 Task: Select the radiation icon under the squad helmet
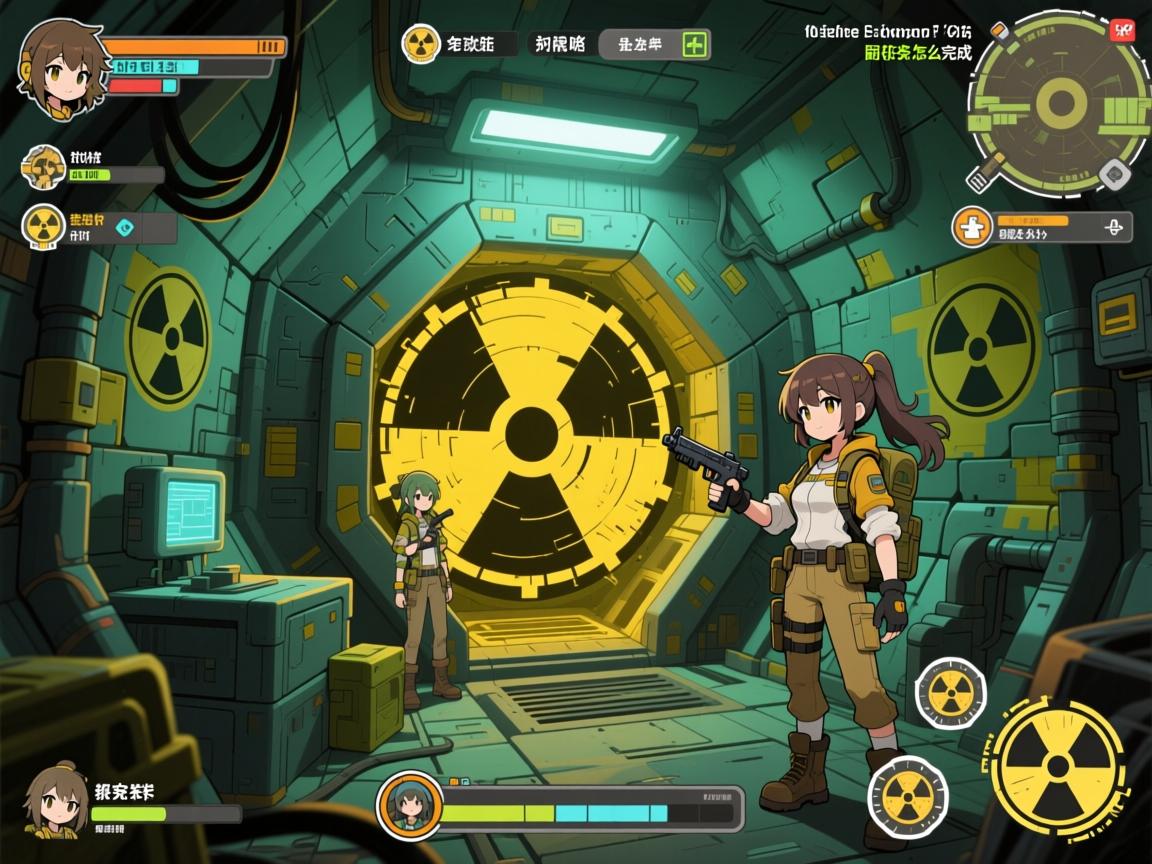(43, 227)
